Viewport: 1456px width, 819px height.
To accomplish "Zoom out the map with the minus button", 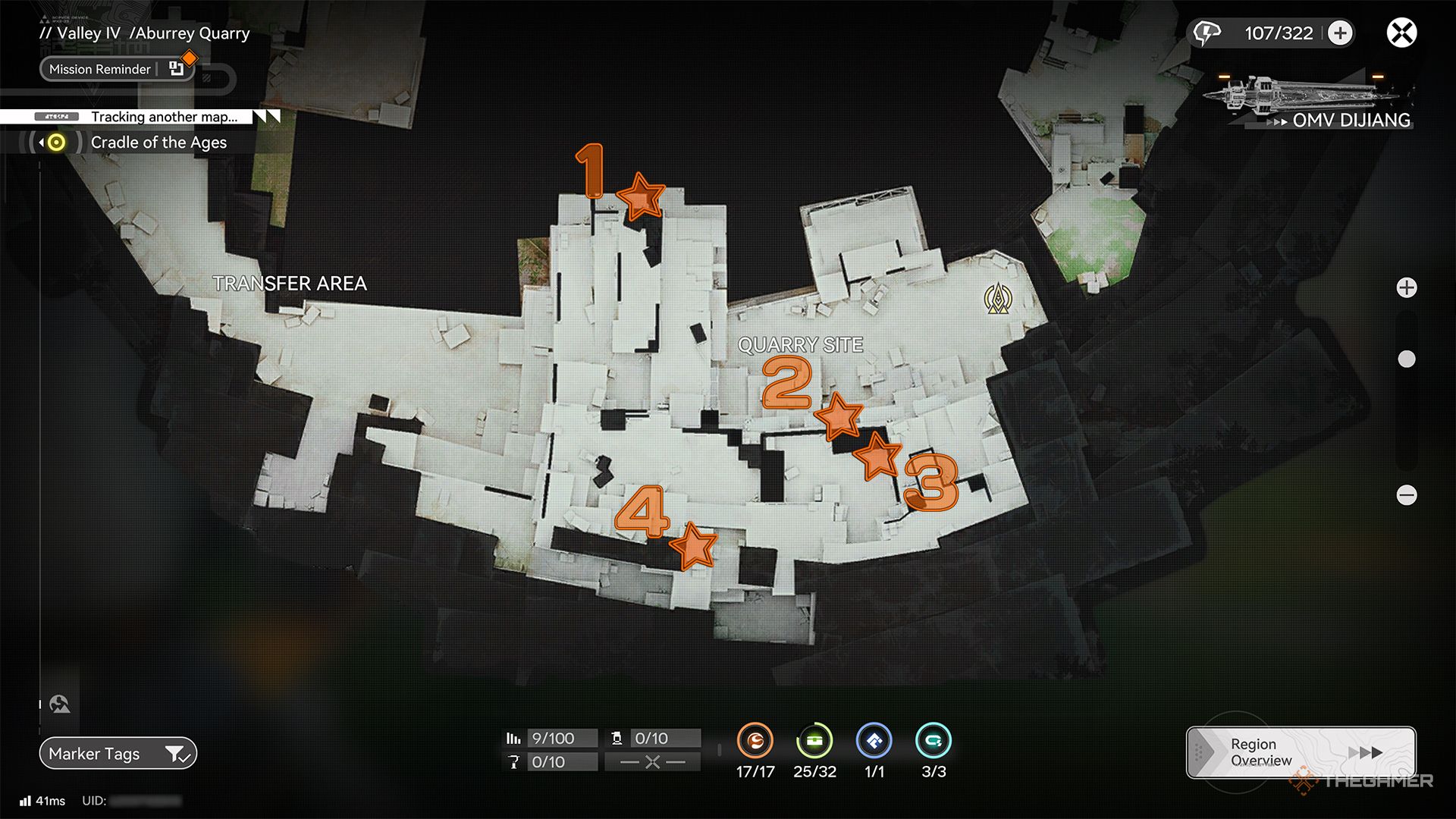I will [1407, 495].
